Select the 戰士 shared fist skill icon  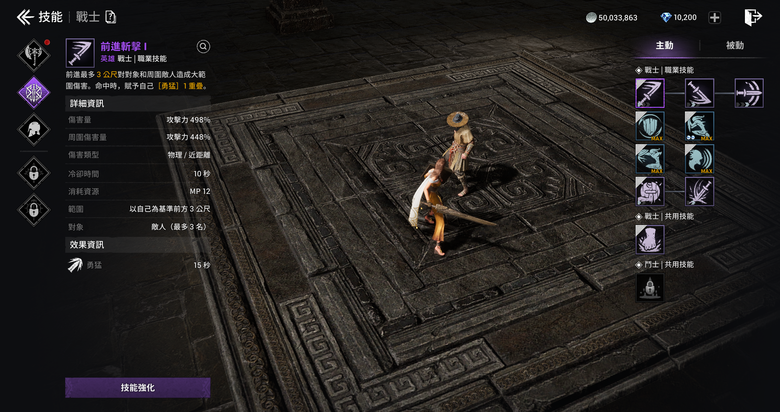(650, 239)
